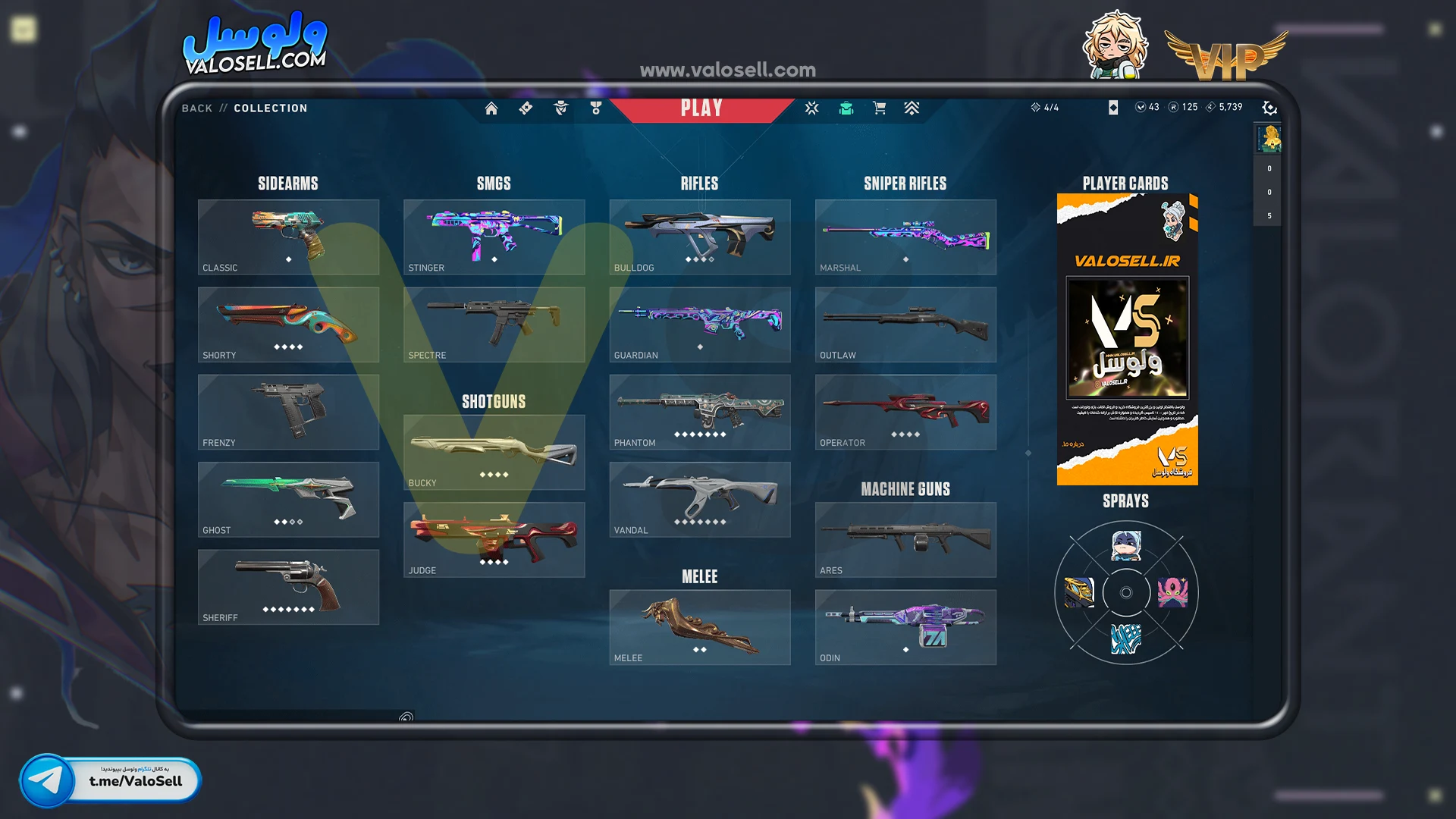Choose the Shorty weapon tile
Viewport: 1456px width, 819px height.
click(x=288, y=325)
